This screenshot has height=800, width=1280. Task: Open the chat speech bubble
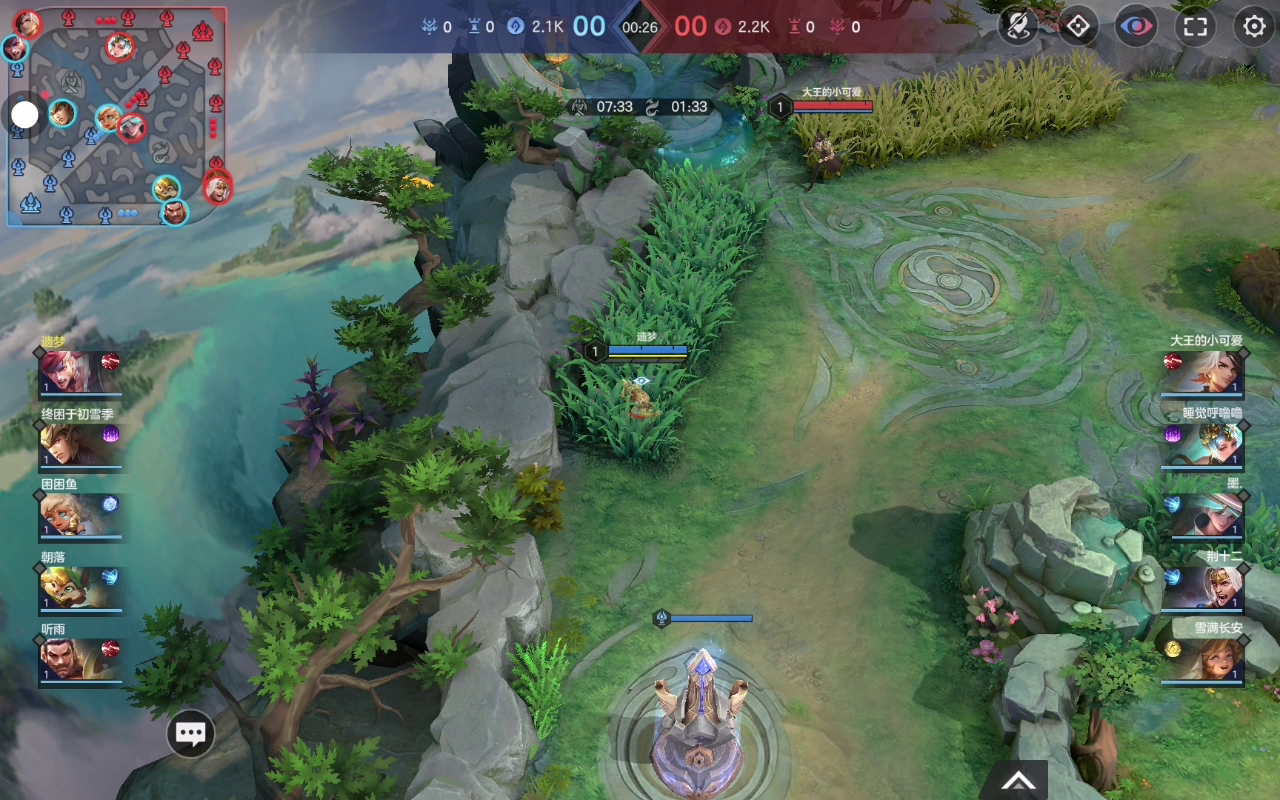tap(190, 734)
